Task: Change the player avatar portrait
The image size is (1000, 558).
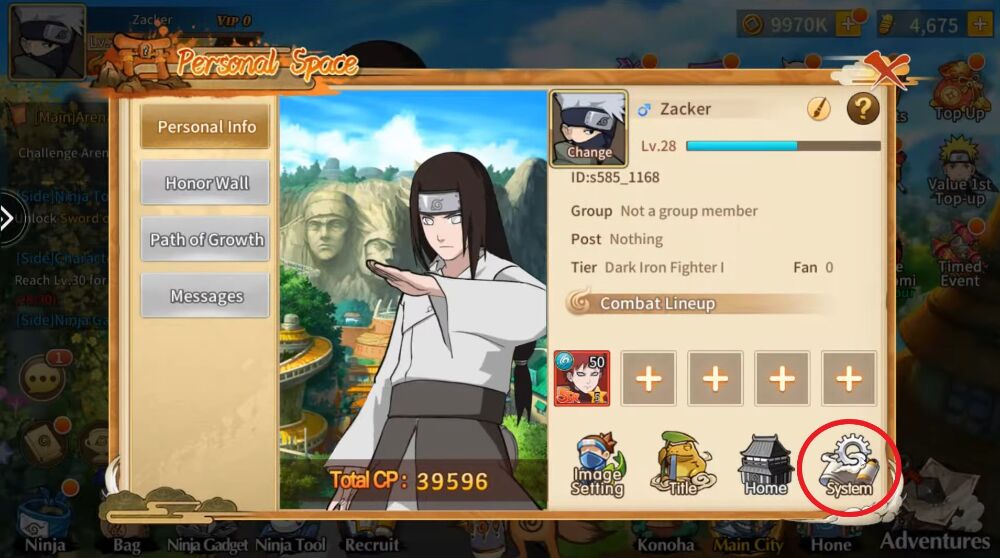Action: (x=589, y=130)
